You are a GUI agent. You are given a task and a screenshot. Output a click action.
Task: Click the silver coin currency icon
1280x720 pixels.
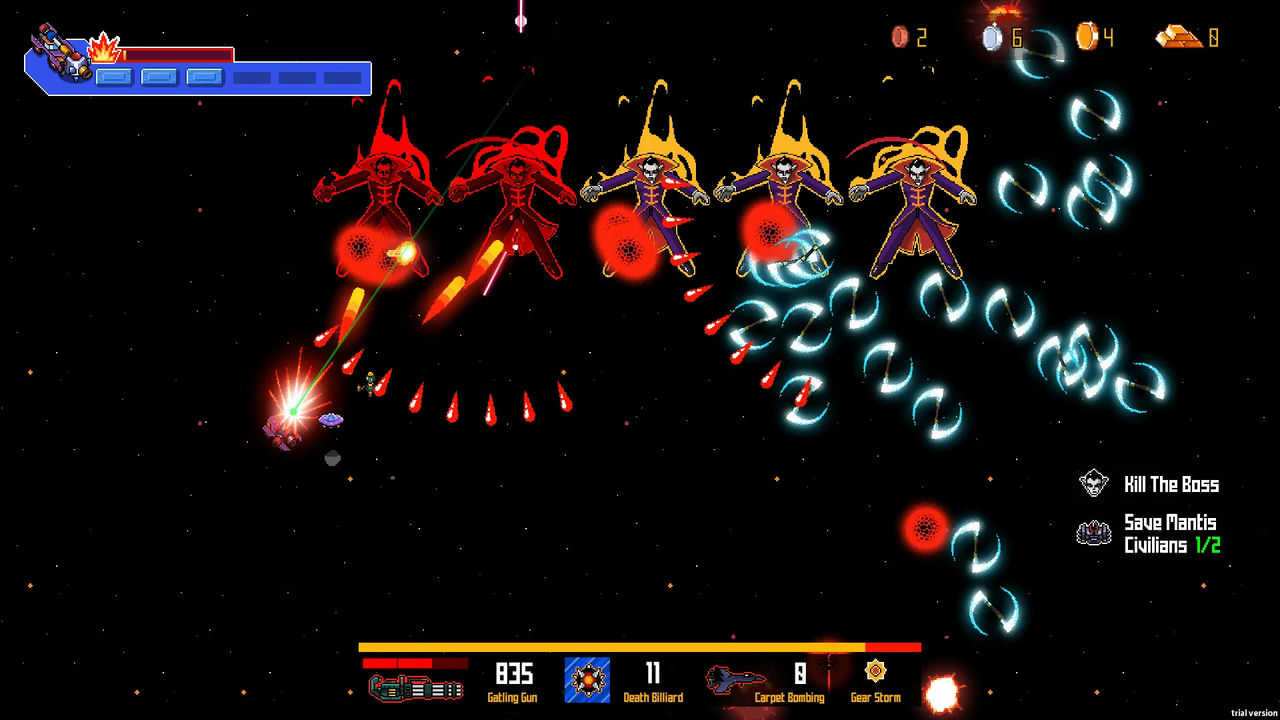pyautogui.click(x=991, y=38)
